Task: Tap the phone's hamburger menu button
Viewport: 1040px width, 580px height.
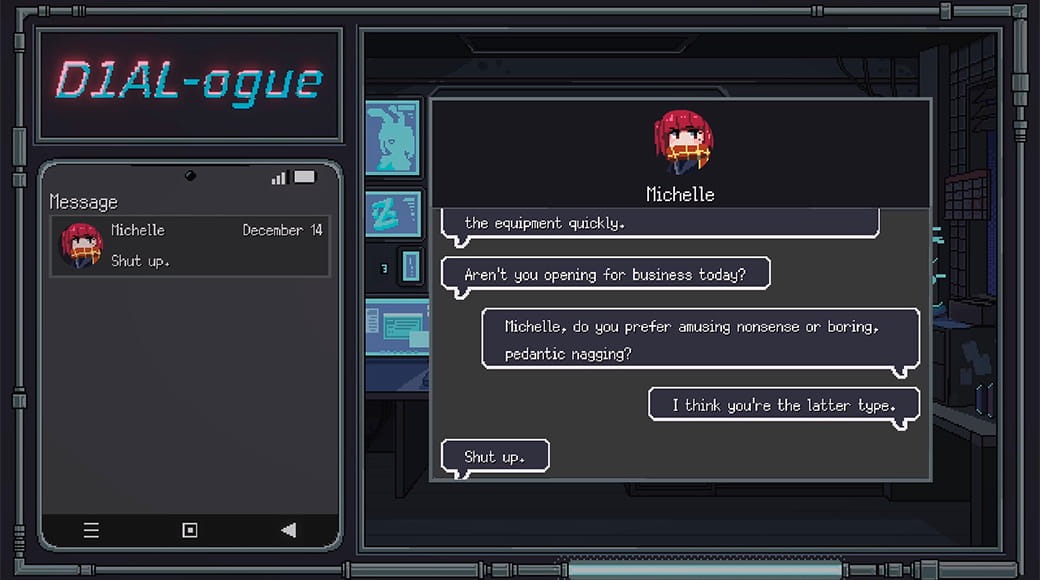Action: tap(91, 530)
